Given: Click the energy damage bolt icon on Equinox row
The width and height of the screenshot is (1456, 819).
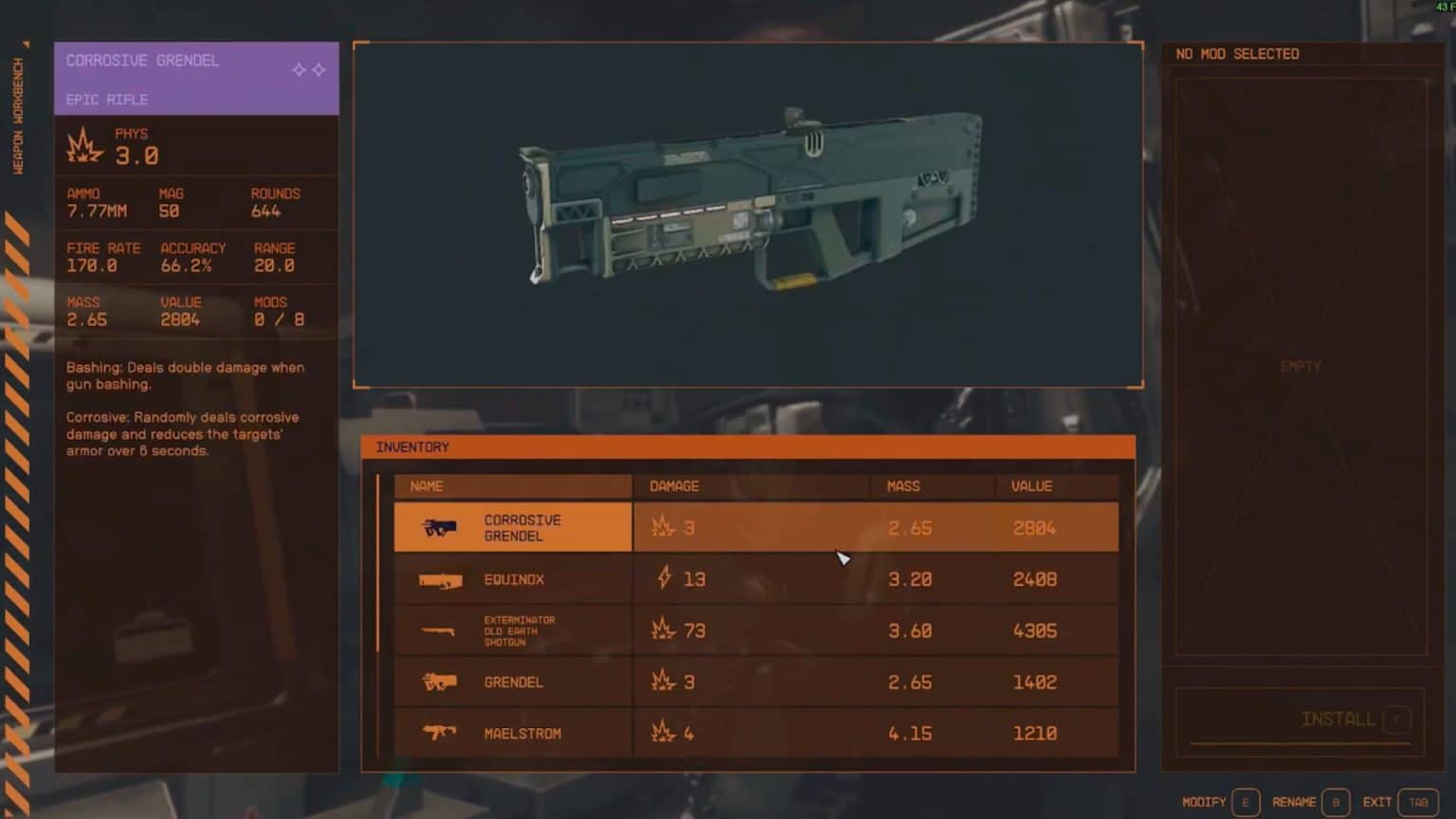Looking at the screenshot, I should coord(664,578).
